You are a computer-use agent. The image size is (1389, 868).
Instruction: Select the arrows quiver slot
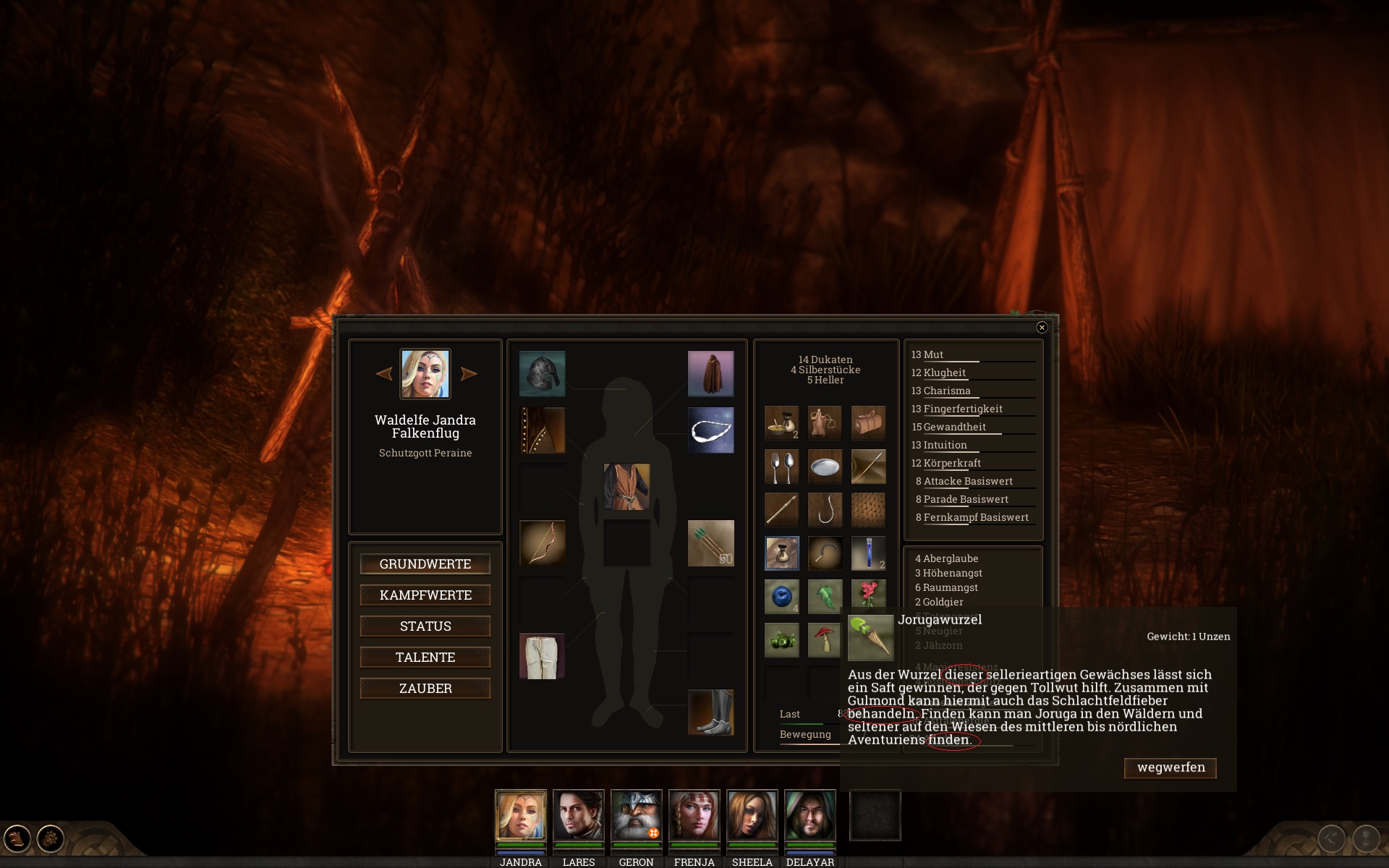tap(710, 543)
